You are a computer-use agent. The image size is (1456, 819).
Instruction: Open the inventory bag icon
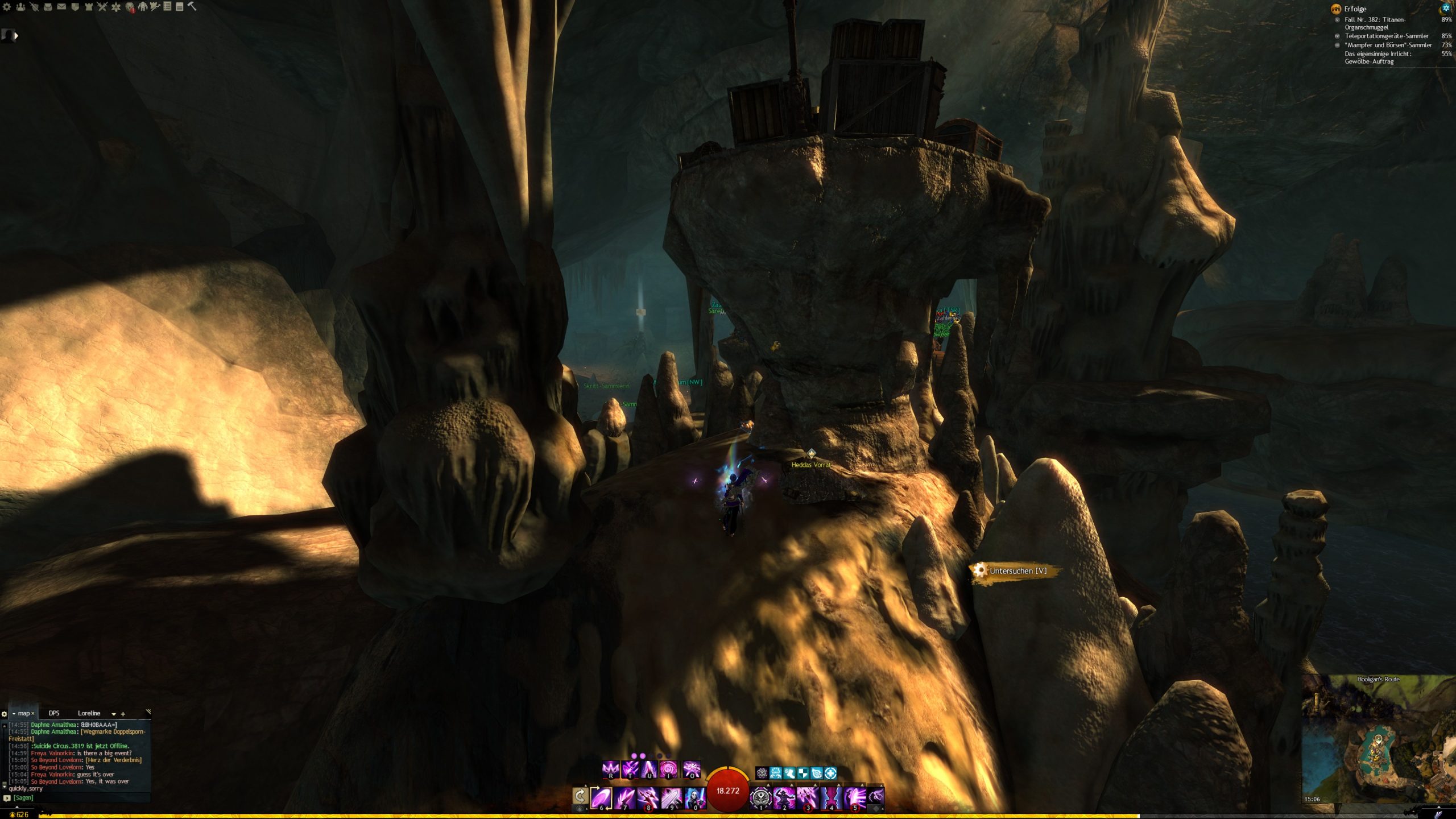tap(48, 7)
